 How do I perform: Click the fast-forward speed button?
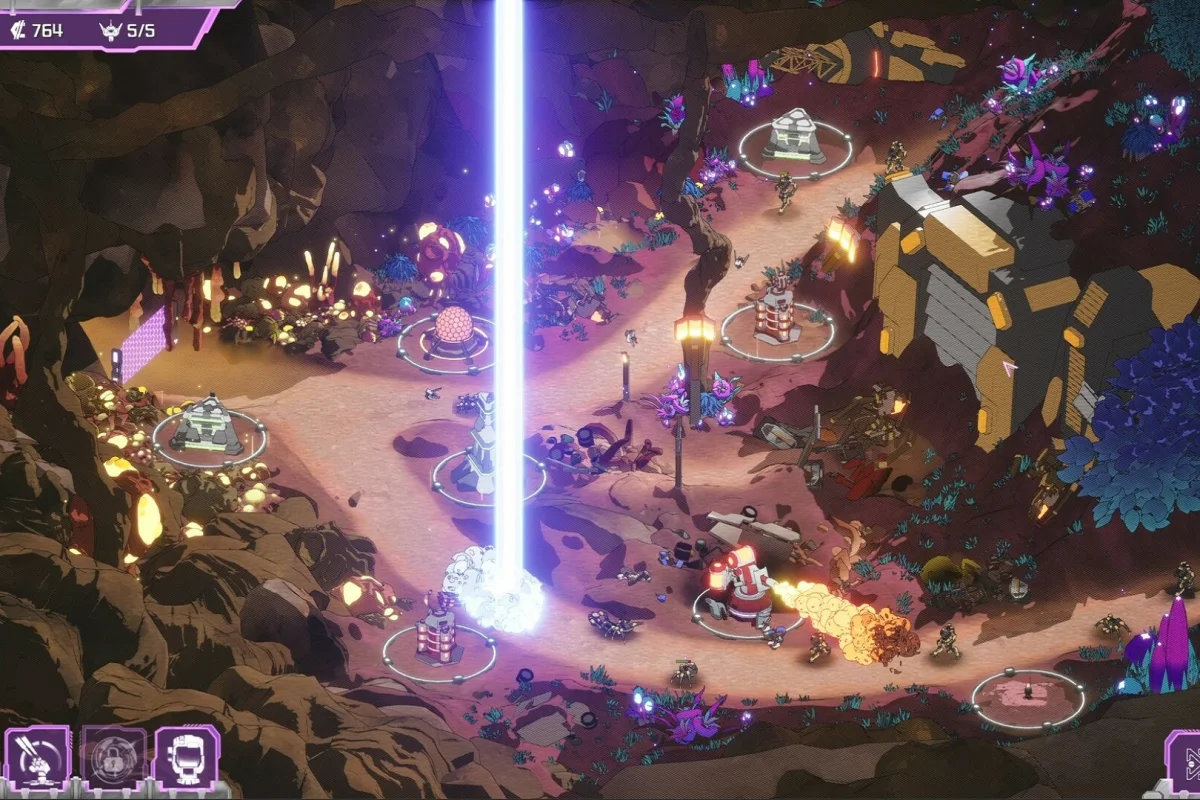pyautogui.click(x=1184, y=762)
